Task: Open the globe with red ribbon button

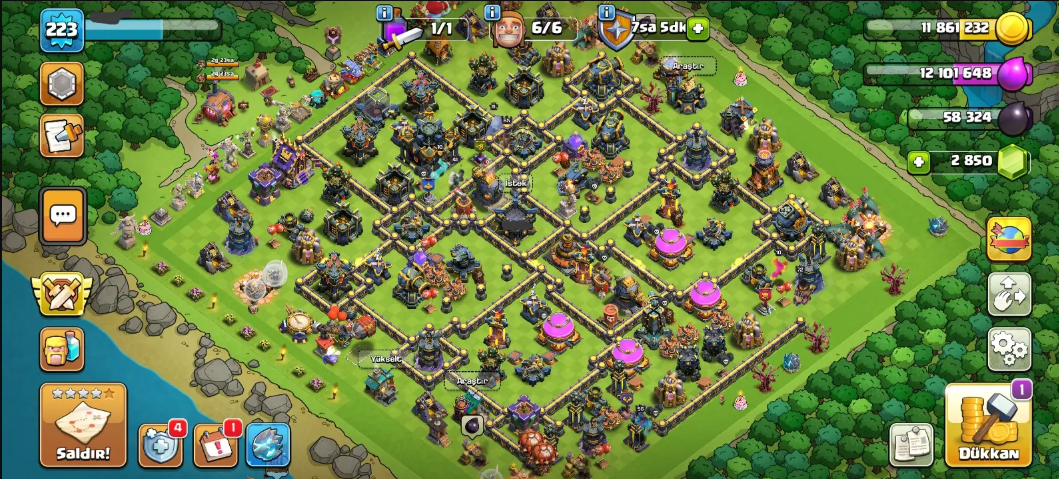Action: point(1009,239)
